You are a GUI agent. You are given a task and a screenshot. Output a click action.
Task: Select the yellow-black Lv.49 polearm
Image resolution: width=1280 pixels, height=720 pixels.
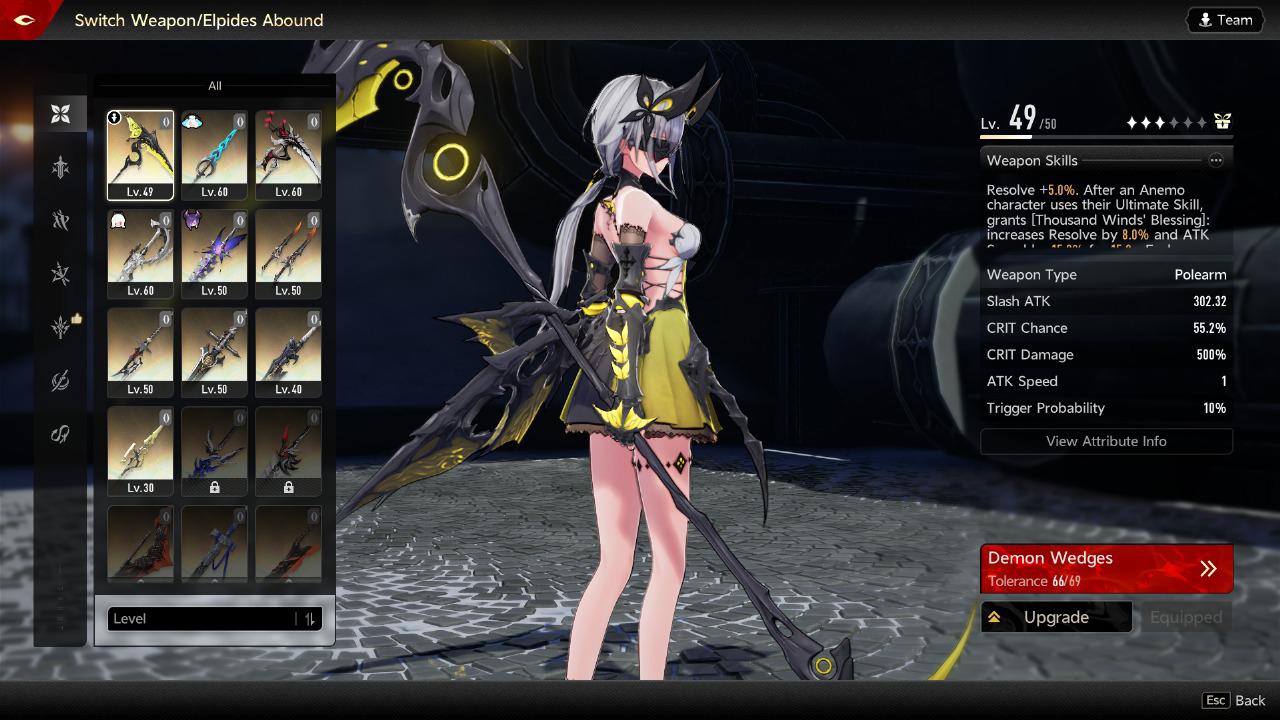140,155
